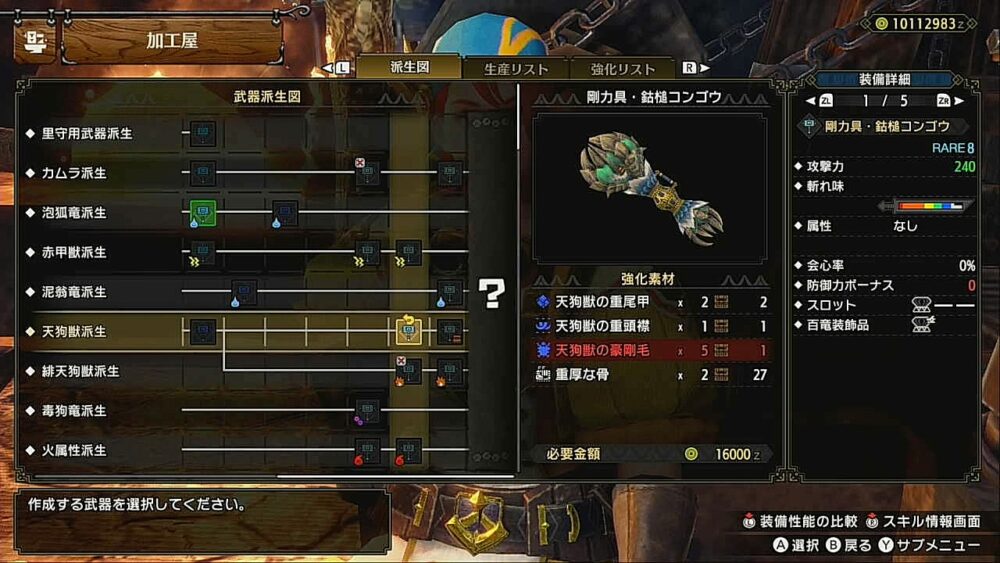Click the yellow selected weapon node
Image resolution: width=1000 pixels, height=563 pixels.
pos(409,331)
